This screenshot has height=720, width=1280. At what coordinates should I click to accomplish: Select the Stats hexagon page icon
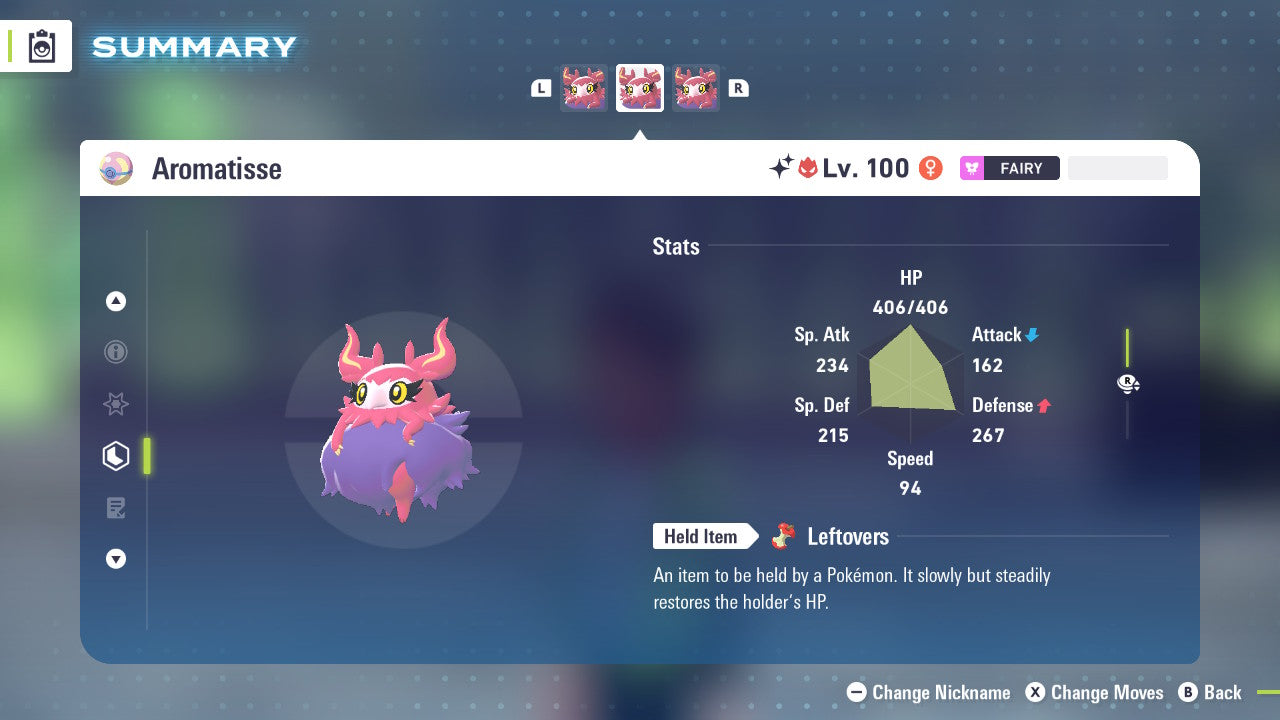(116, 456)
